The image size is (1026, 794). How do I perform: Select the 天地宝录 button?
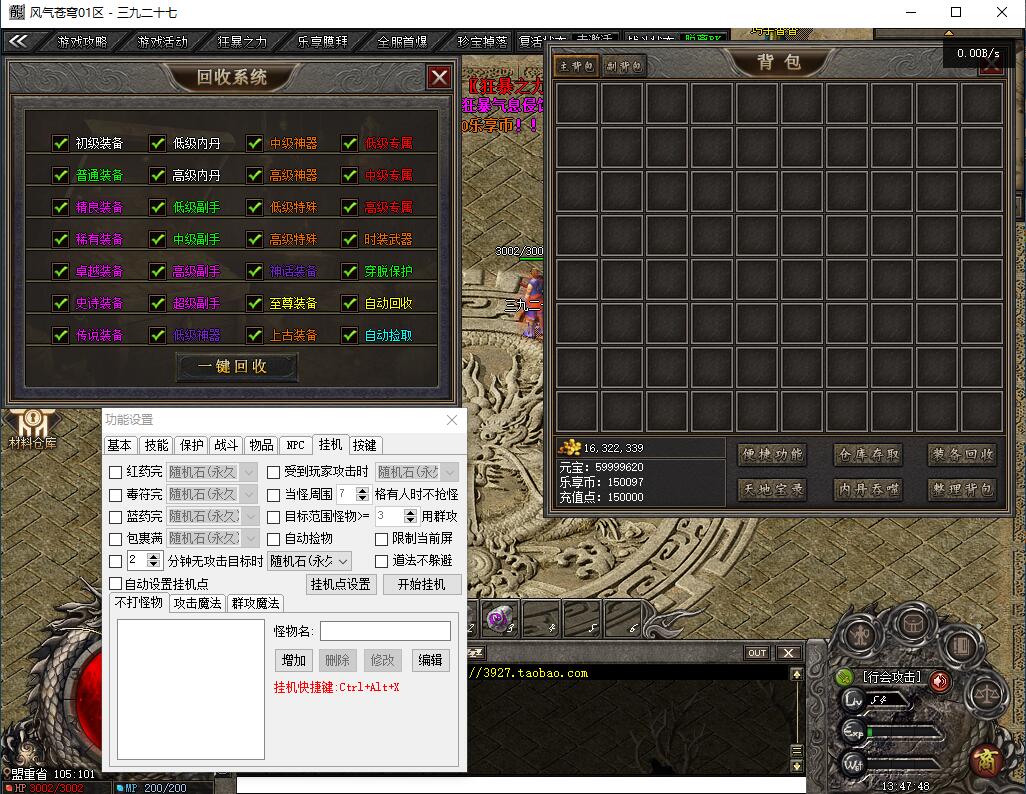pyautogui.click(x=772, y=490)
